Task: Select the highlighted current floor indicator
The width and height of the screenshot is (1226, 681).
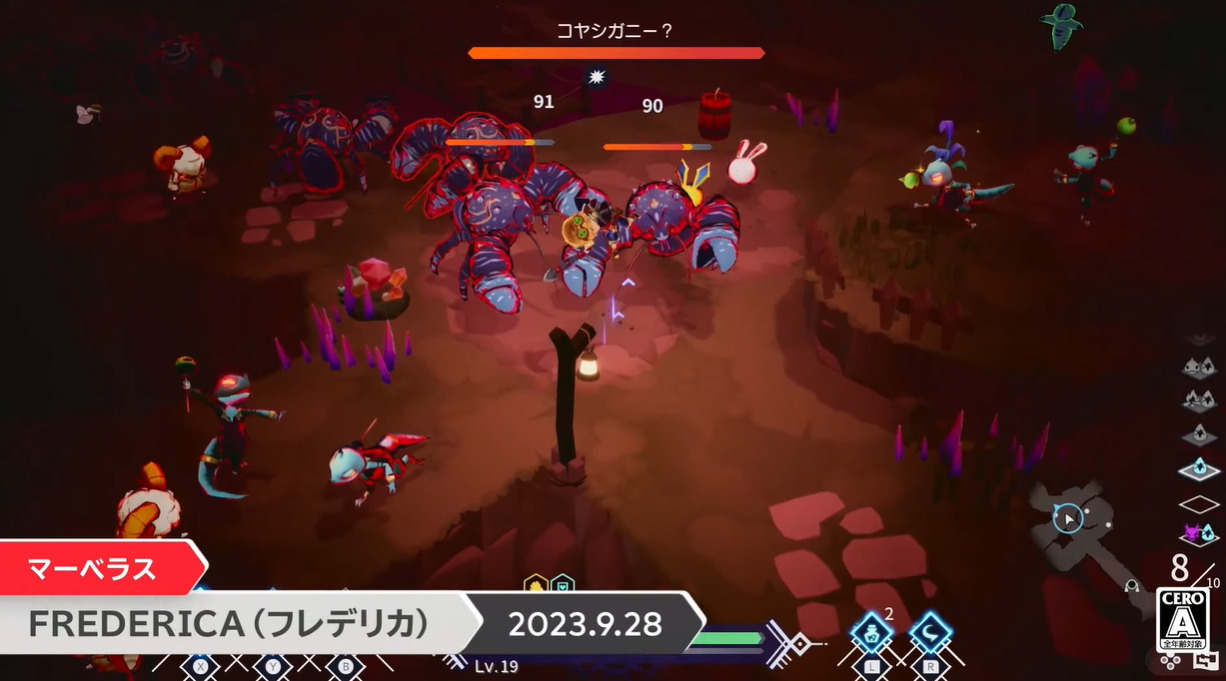Action: tap(1198, 469)
